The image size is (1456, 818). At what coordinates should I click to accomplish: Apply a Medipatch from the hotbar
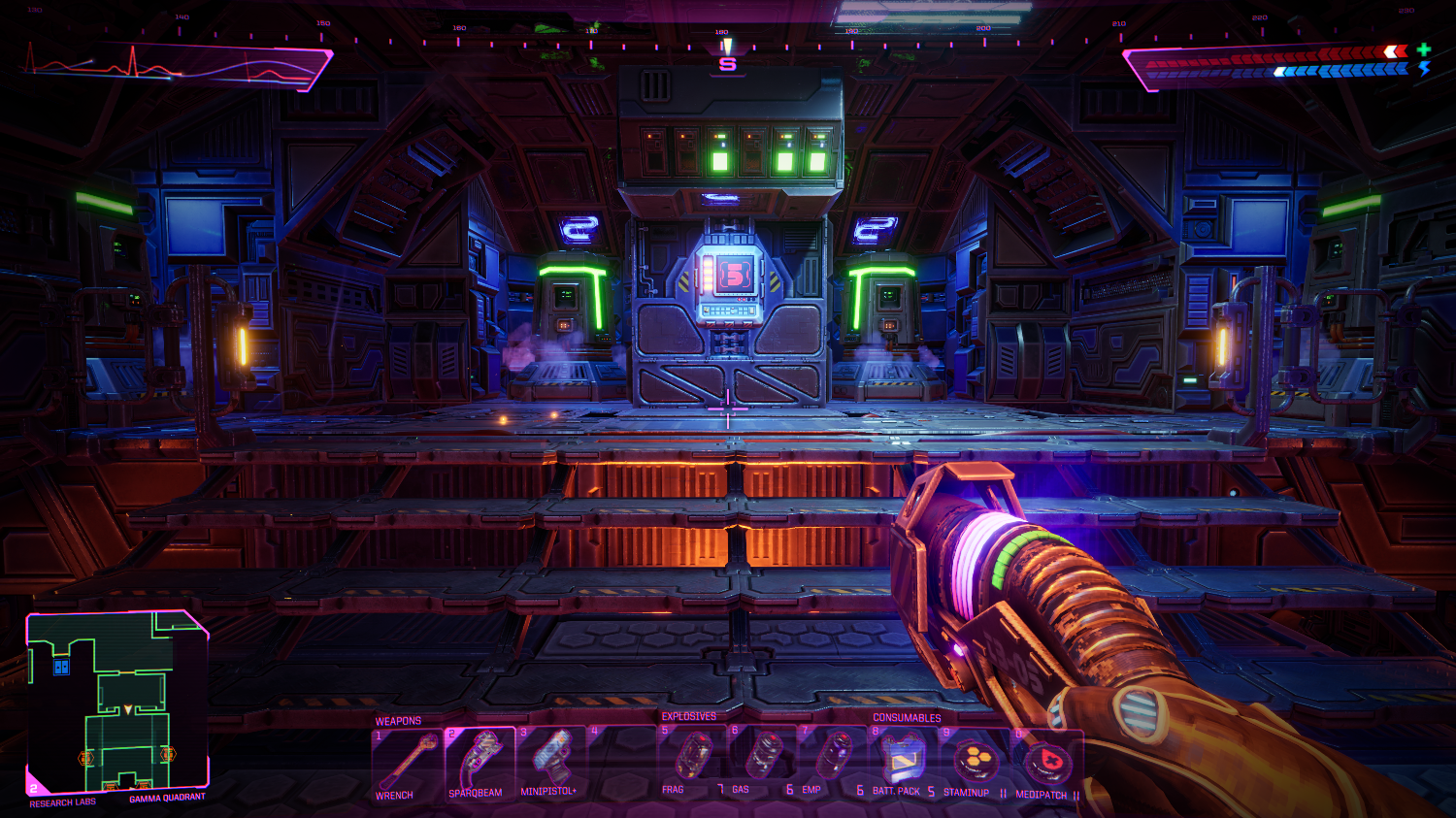(x=1046, y=762)
